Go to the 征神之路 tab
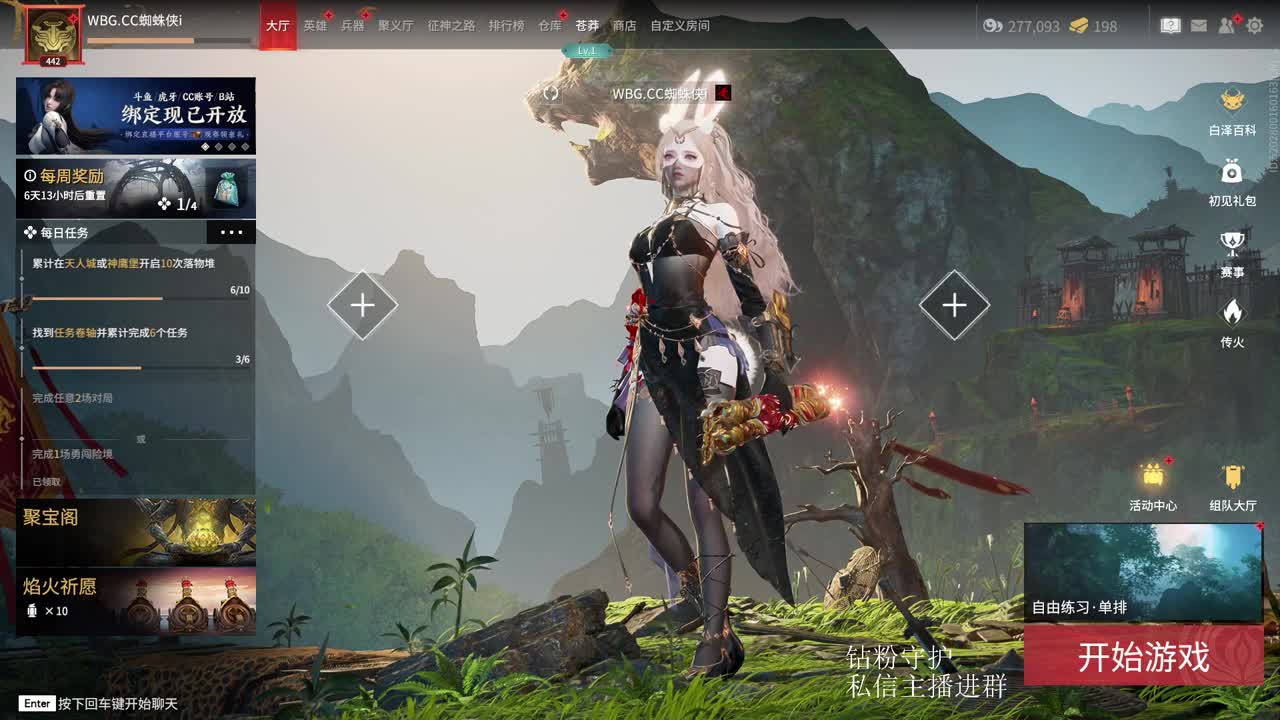 [451, 26]
